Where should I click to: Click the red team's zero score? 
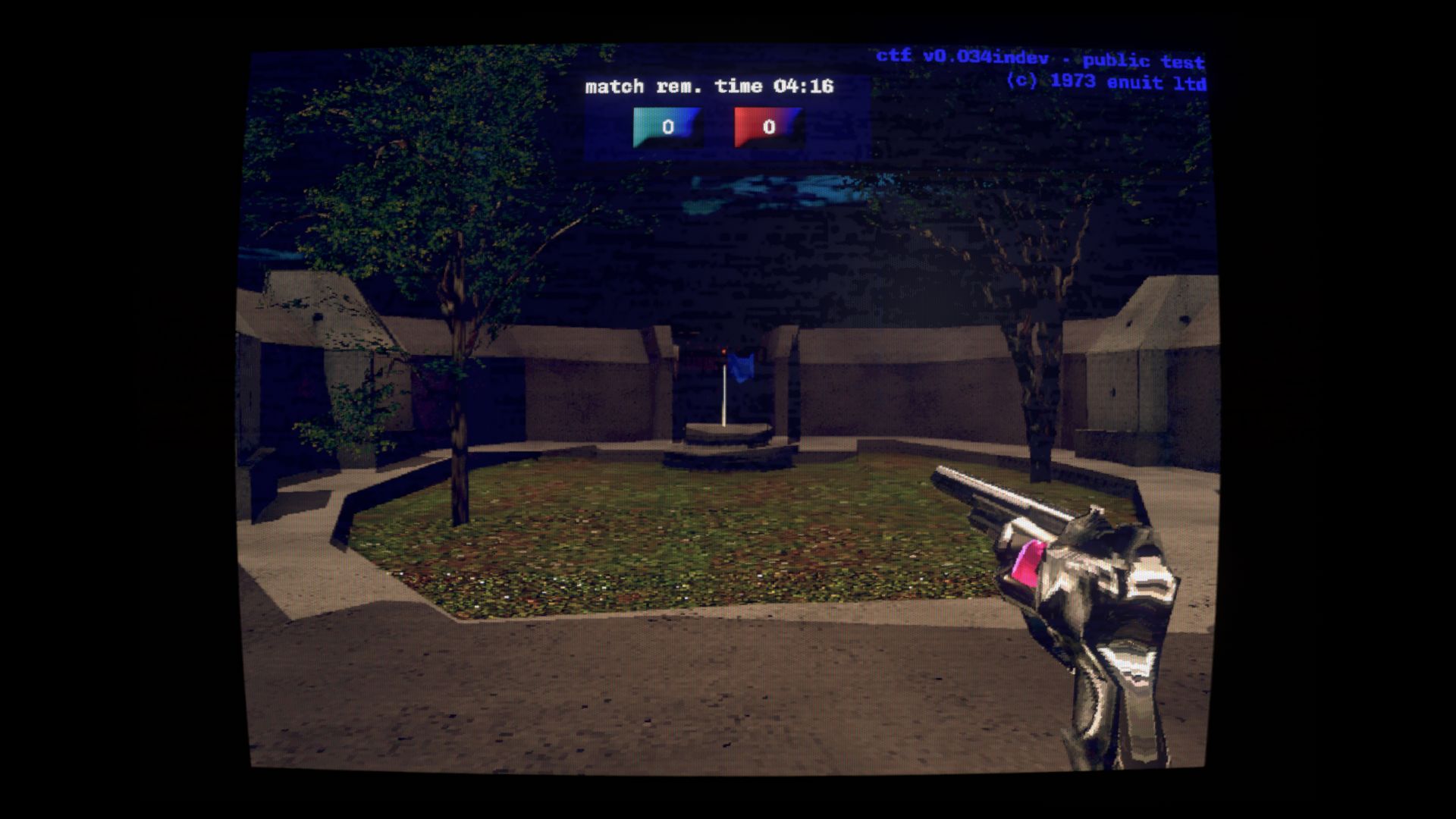[x=768, y=127]
